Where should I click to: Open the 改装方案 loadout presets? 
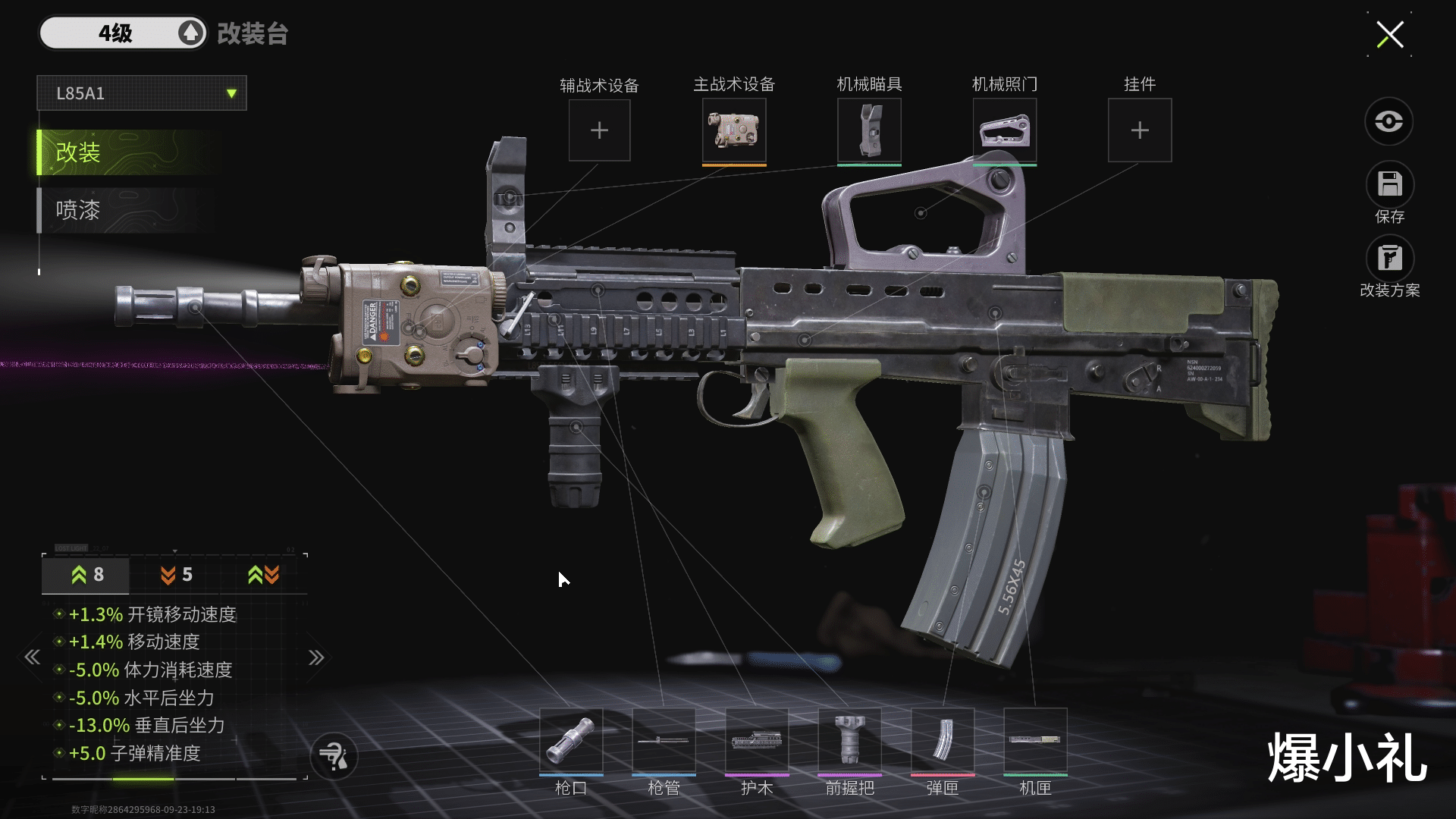click(1389, 259)
